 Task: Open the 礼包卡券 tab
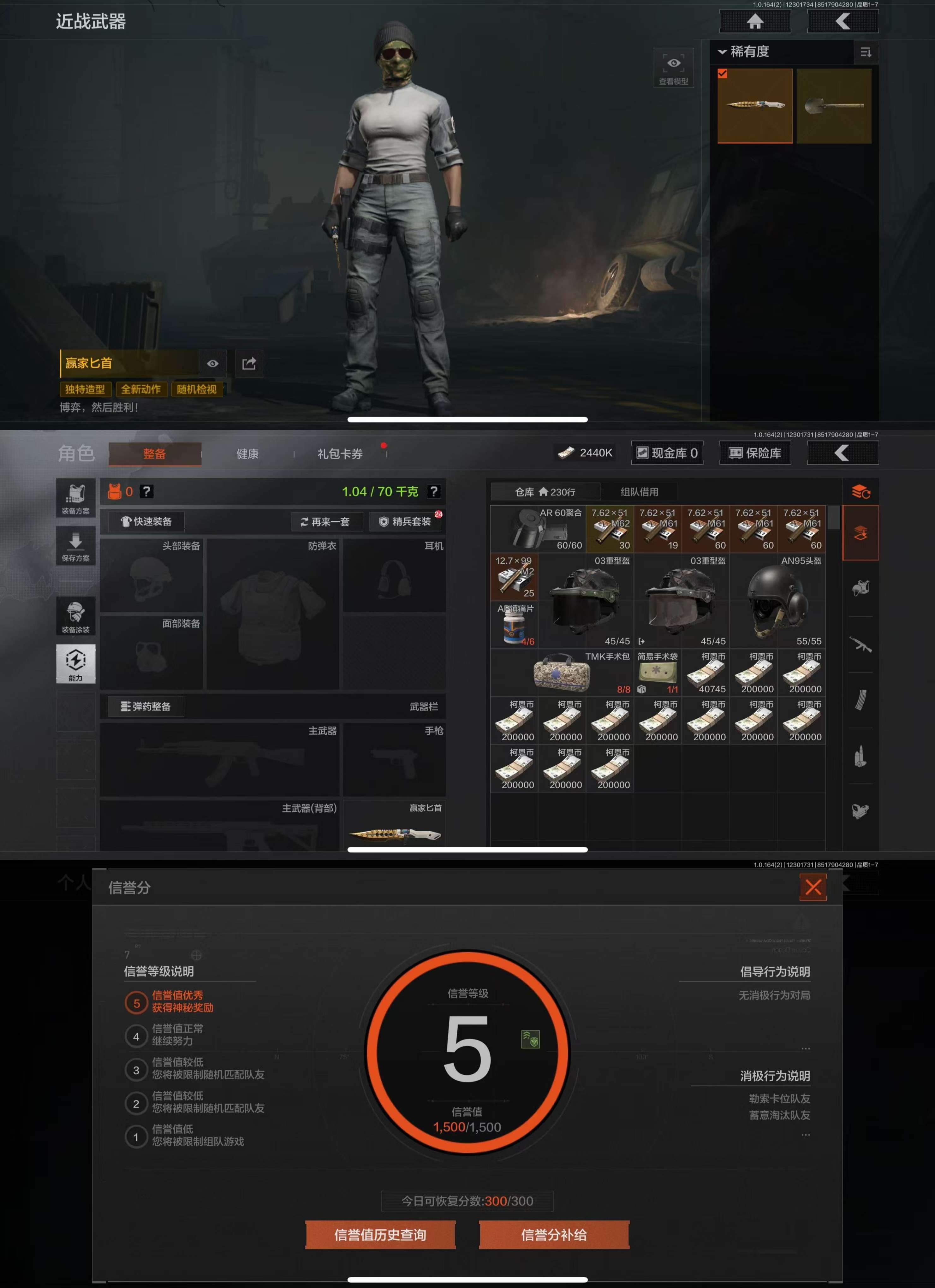[340, 454]
